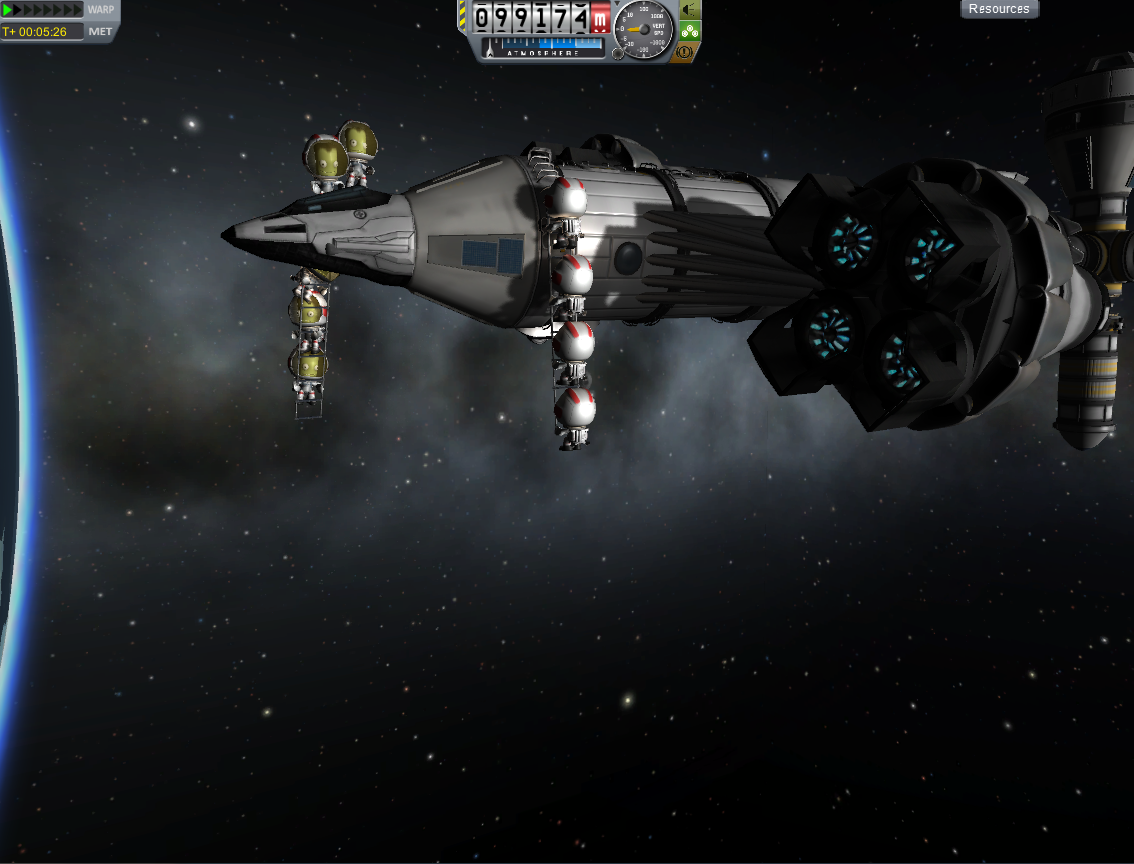
Task: Toggle the orange brakes warning icon
Action: click(687, 51)
